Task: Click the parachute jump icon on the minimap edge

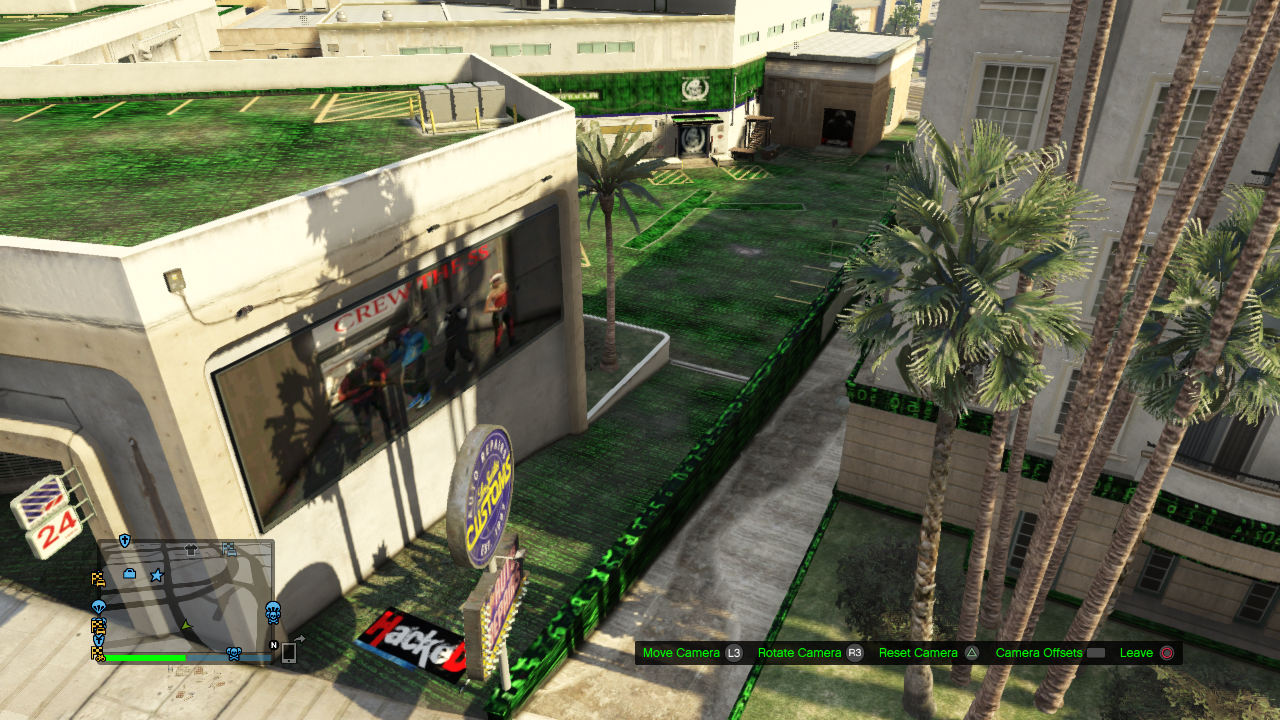Action: 99,607
